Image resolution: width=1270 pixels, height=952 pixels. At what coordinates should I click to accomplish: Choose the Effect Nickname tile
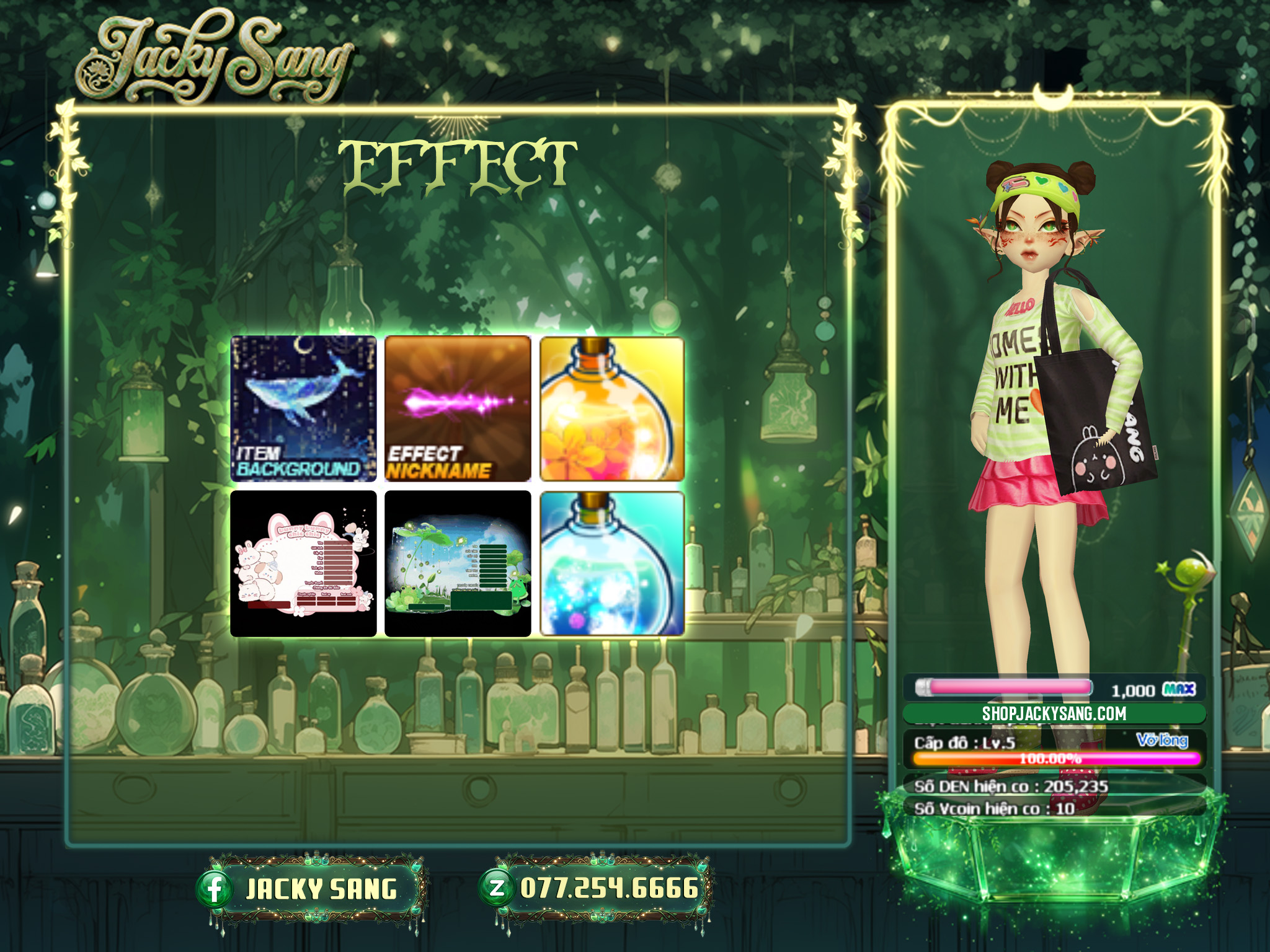(458, 409)
